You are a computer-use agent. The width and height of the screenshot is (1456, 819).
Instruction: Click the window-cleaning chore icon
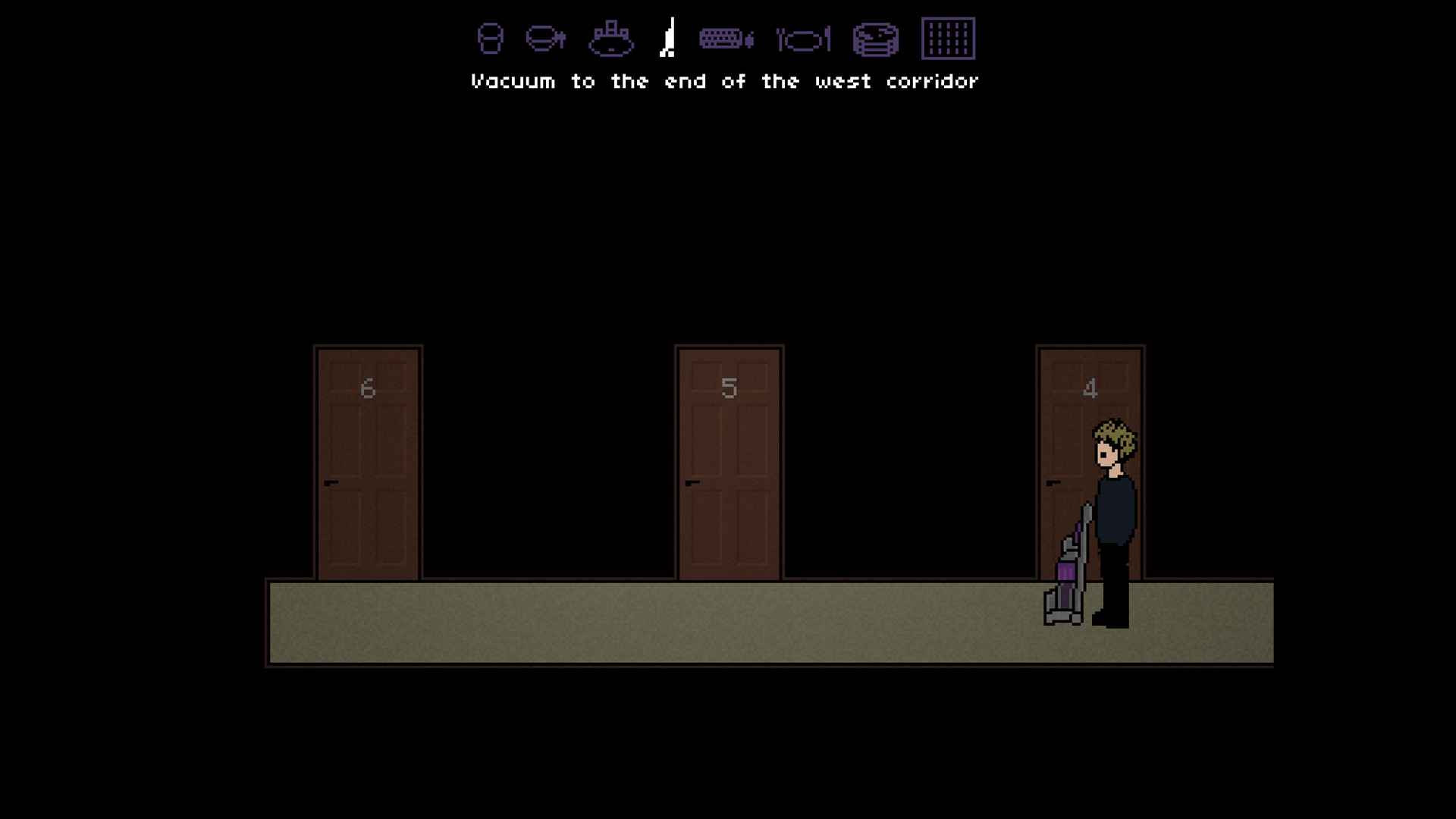pyautogui.click(x=948, y=36)
